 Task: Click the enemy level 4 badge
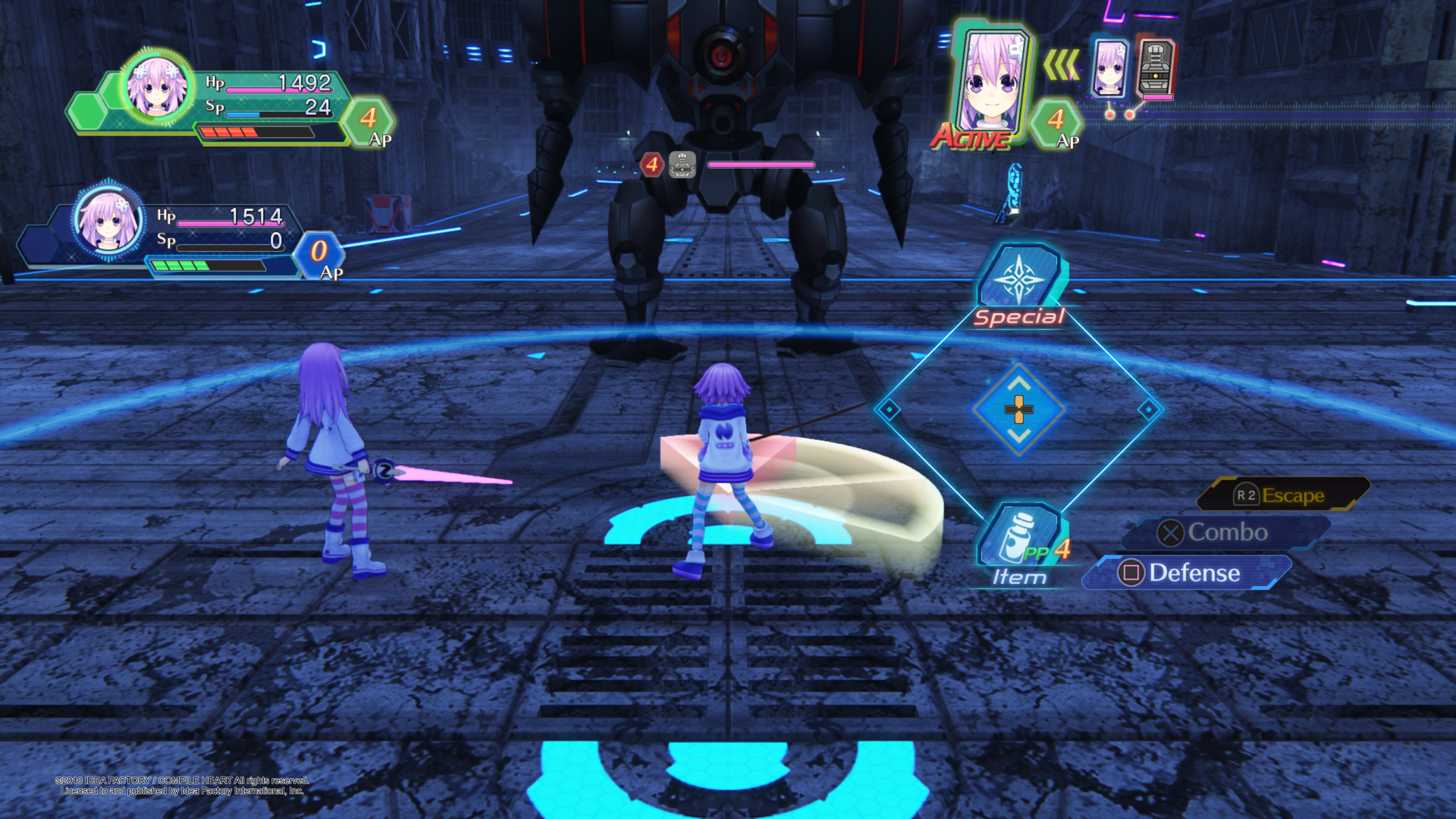(x=651, y=163)
